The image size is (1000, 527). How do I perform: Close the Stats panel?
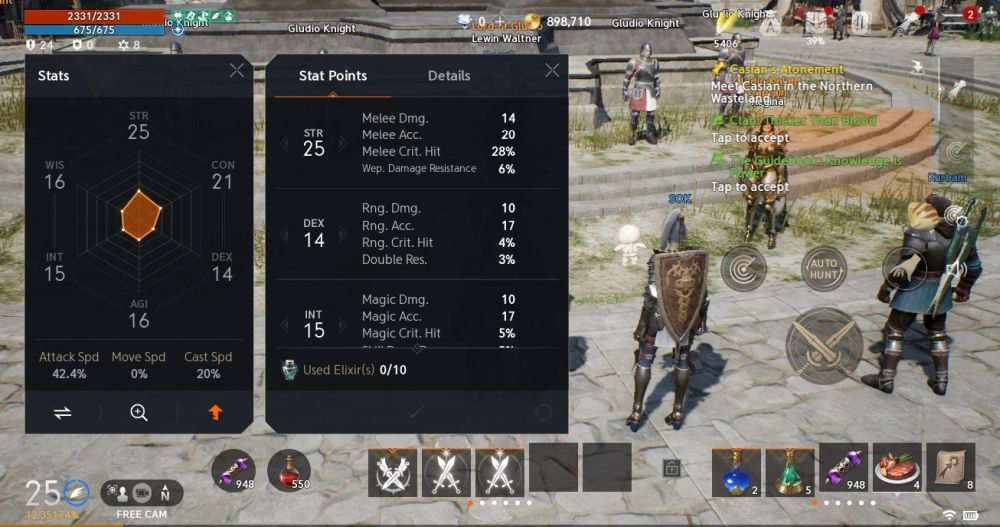click(236, 70)
